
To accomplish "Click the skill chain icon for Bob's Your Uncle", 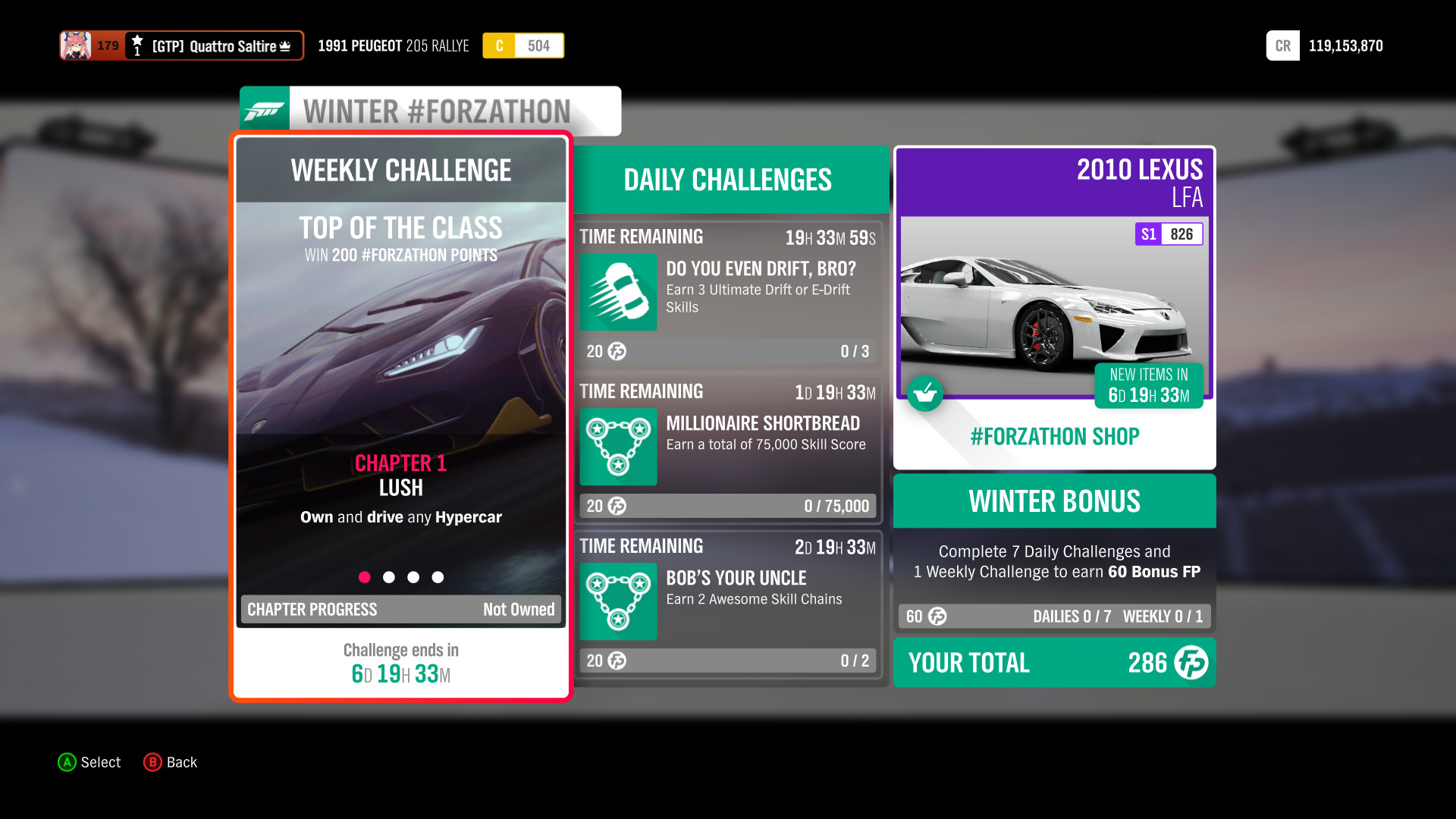I will (617, 601).
